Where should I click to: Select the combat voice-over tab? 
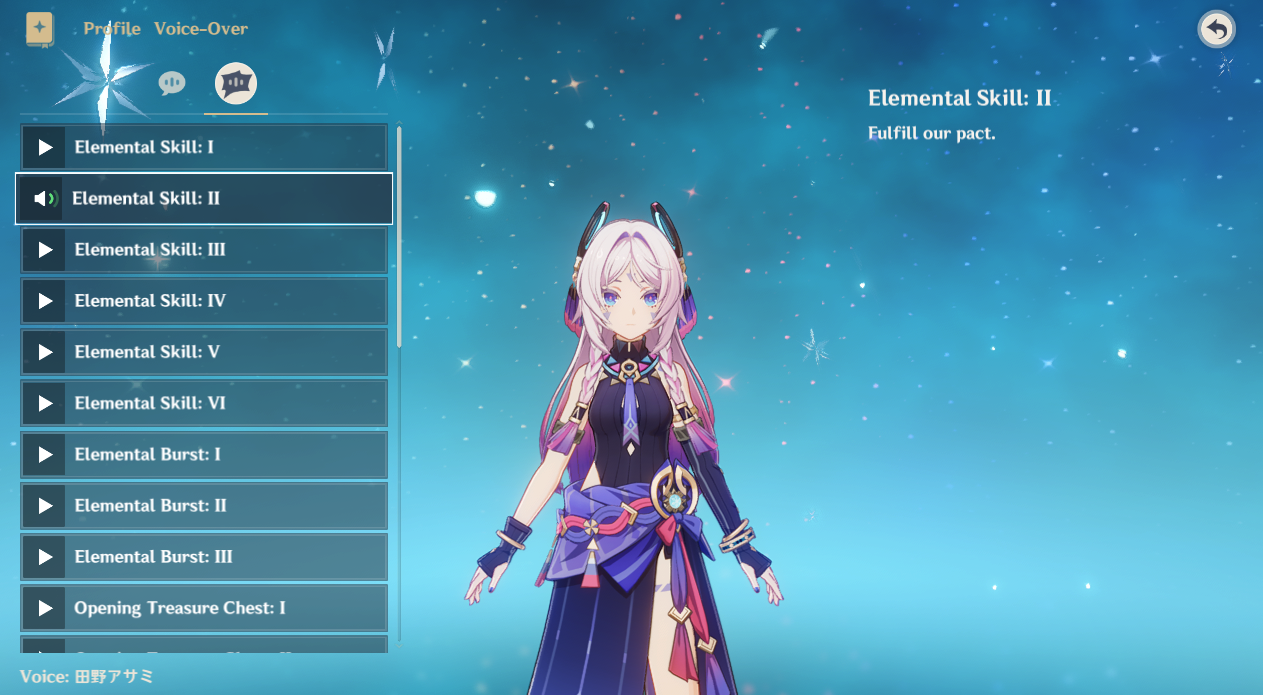(x=237, y=83)
